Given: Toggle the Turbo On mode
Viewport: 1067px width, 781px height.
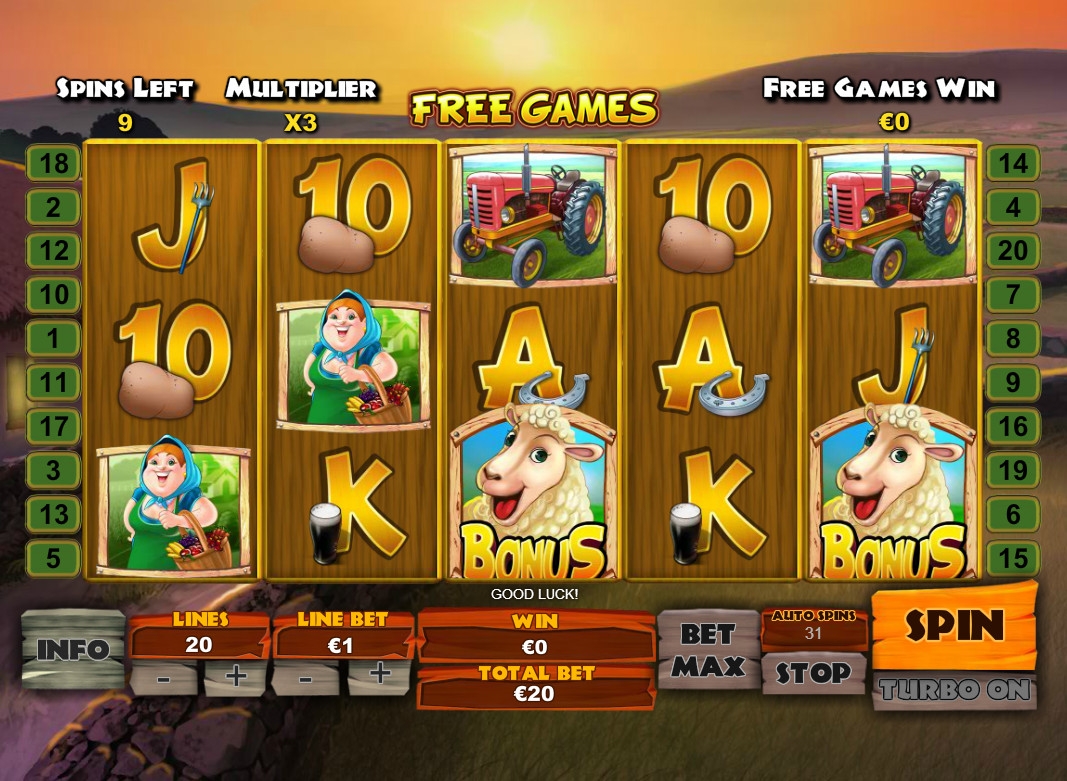Looking at the screenshot, I should tap(953, 690).
